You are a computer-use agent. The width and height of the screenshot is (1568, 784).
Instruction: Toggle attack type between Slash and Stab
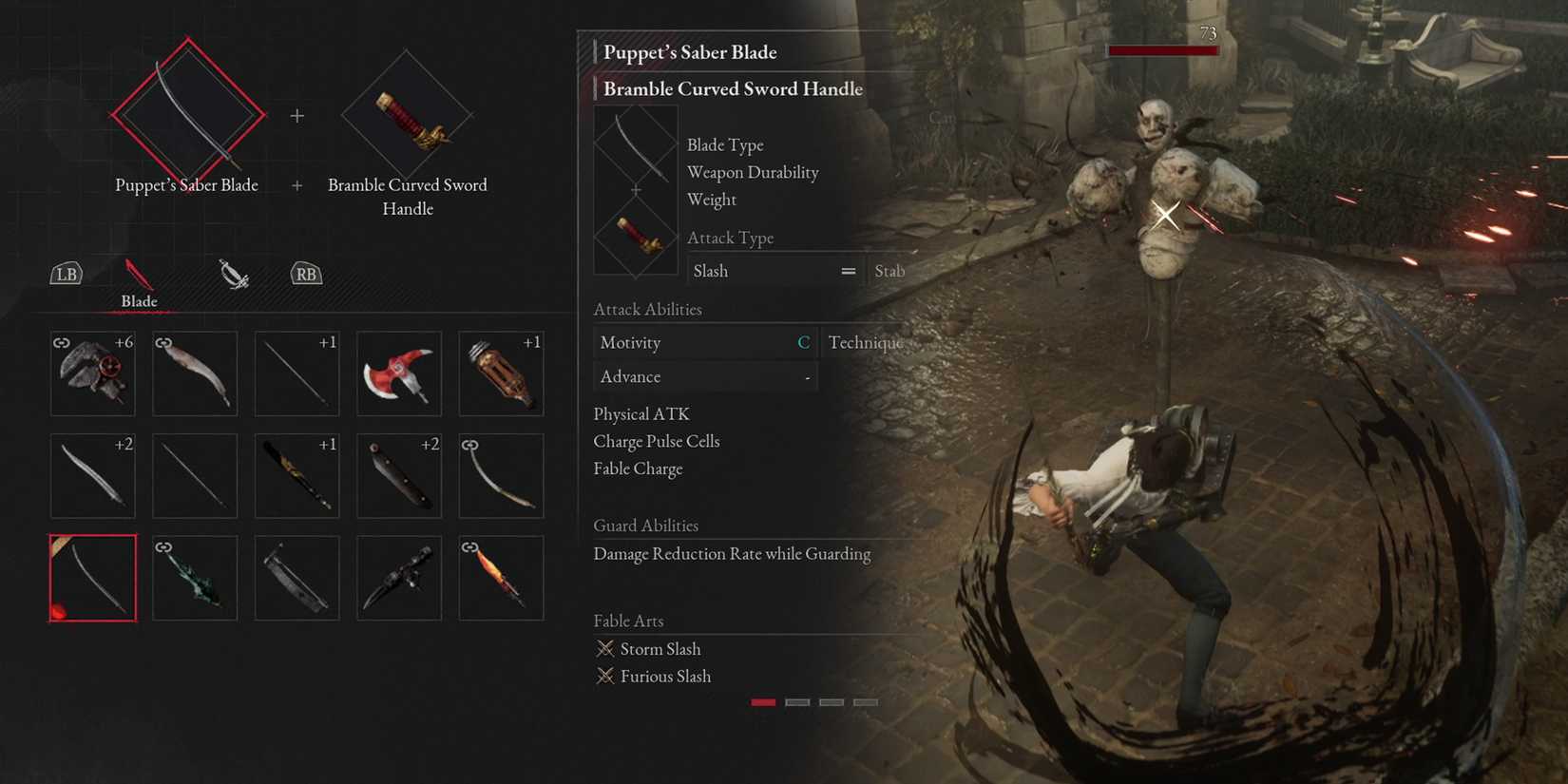pyautogui.click(x=849, y=271)
